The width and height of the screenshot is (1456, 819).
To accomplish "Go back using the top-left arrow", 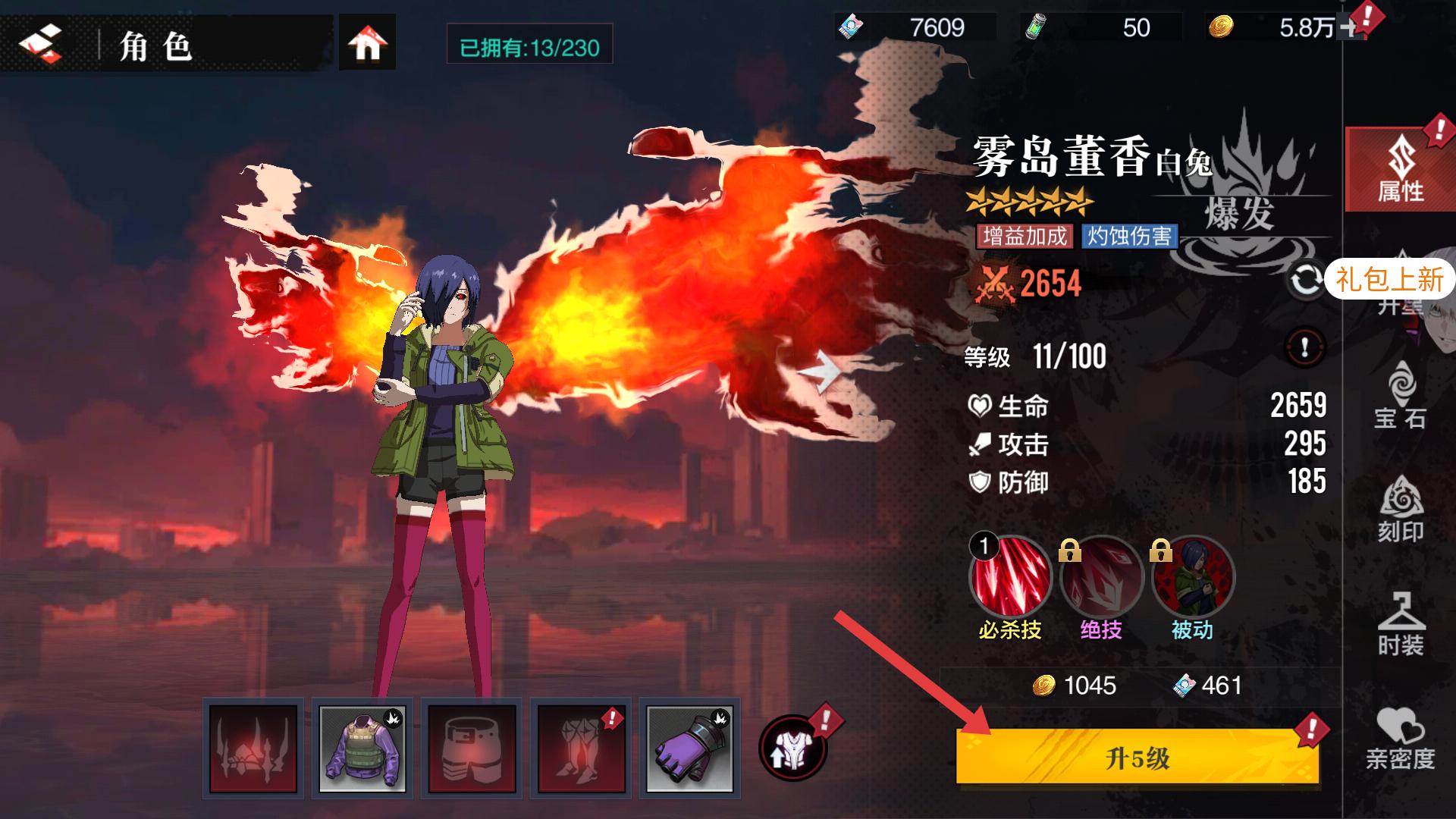I will pyautogui.click(x=40, y=45).
